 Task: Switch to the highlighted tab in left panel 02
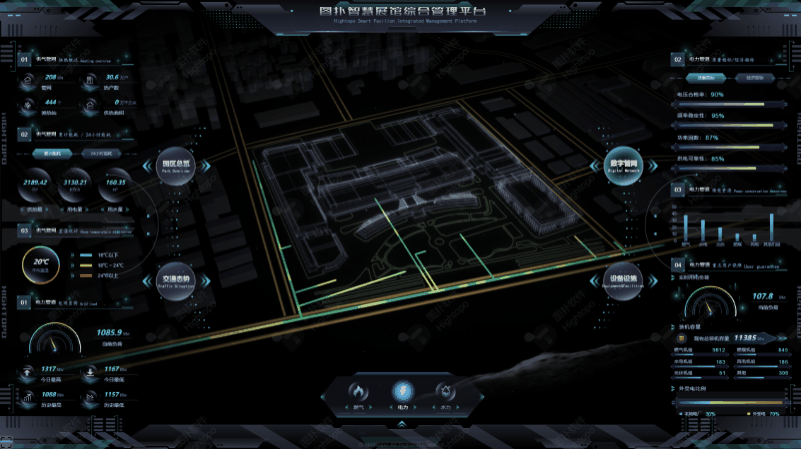pos(52,154)
